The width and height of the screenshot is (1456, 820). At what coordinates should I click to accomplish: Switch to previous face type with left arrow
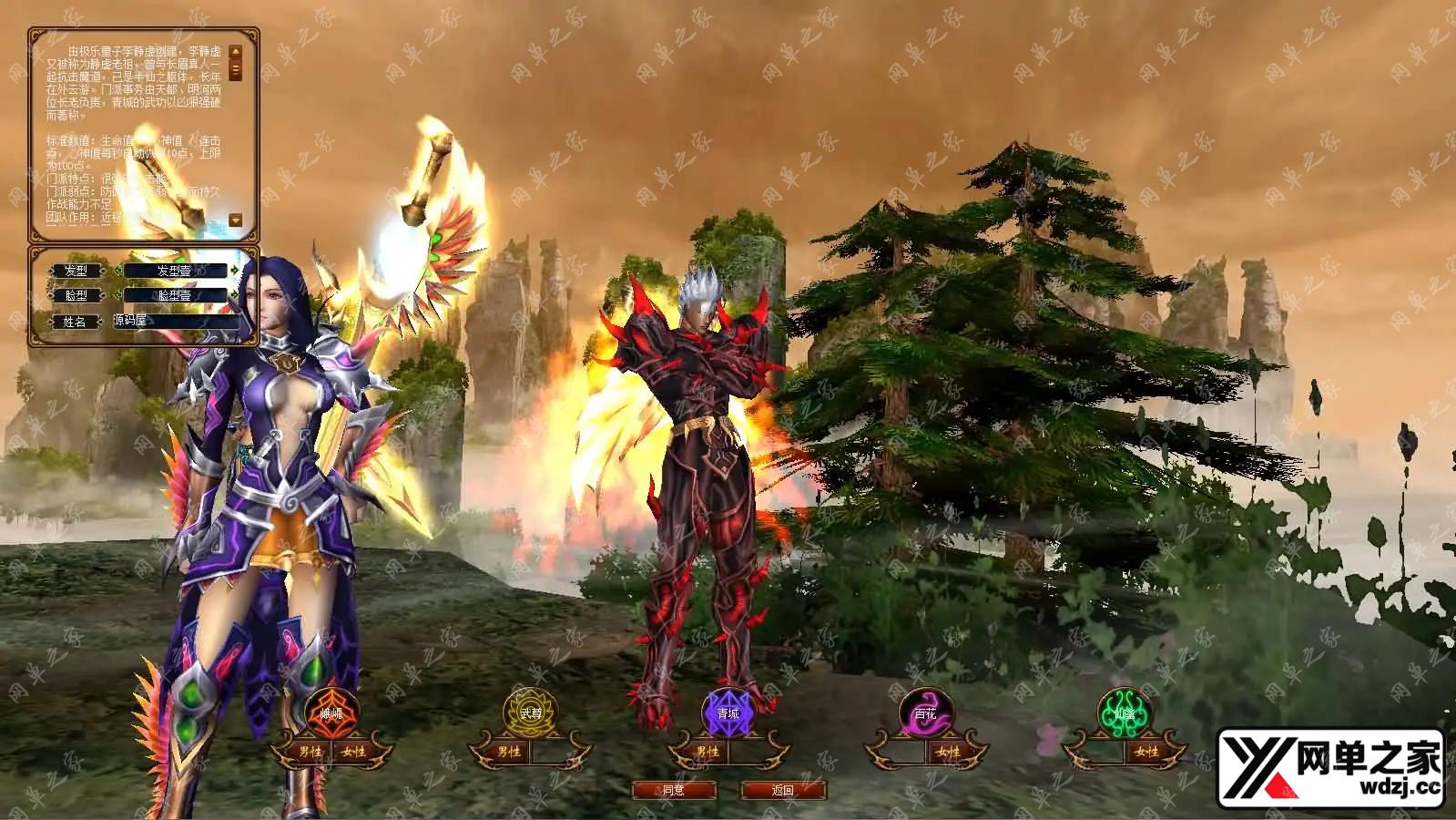pyautogui.click(x=117, y=295)
